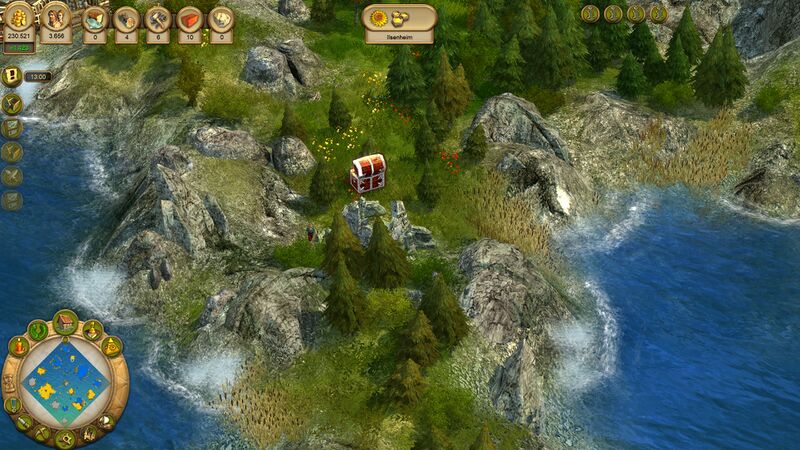Click the green rotating arrows button
The image size is (800, 450).
(38, 329)
